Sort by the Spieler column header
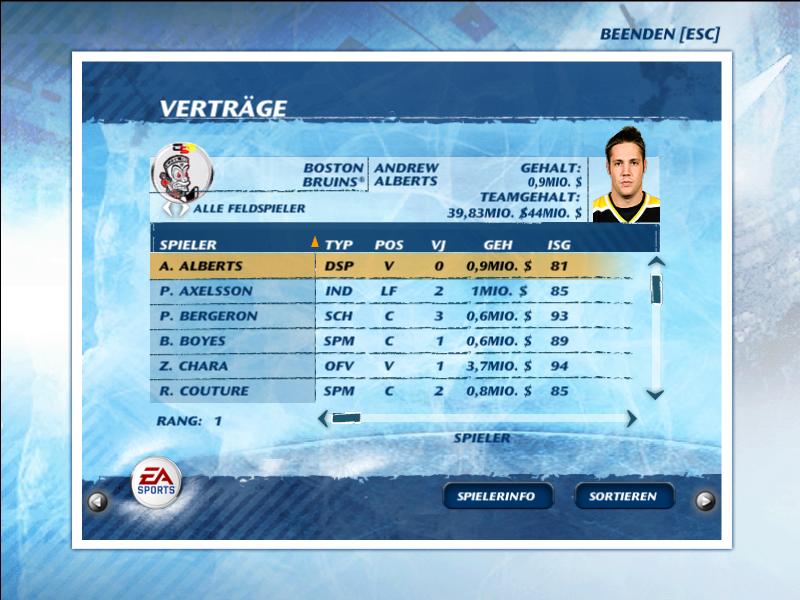Image resolution: width=800 pixels, height=600 pixels. coord(189,244)
